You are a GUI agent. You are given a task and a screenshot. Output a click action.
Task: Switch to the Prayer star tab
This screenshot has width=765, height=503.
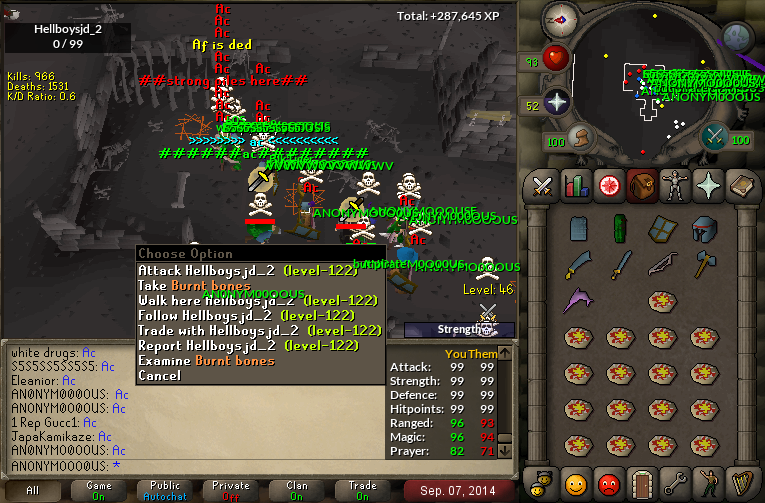[x=706, y=185]
